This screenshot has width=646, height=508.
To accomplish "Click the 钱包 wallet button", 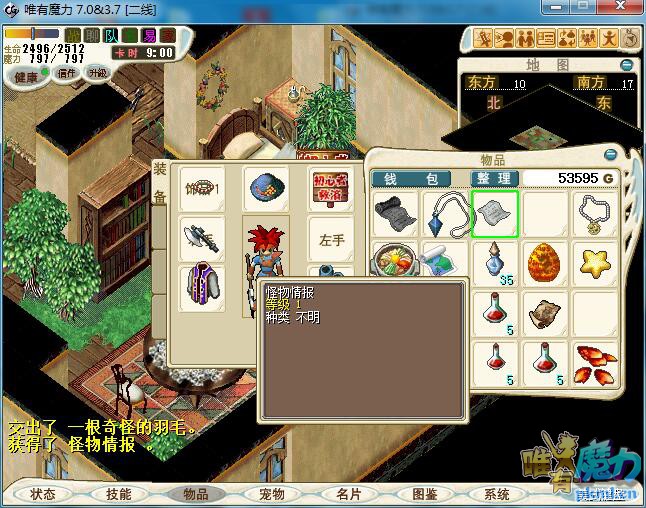I will tap(417, 179).
